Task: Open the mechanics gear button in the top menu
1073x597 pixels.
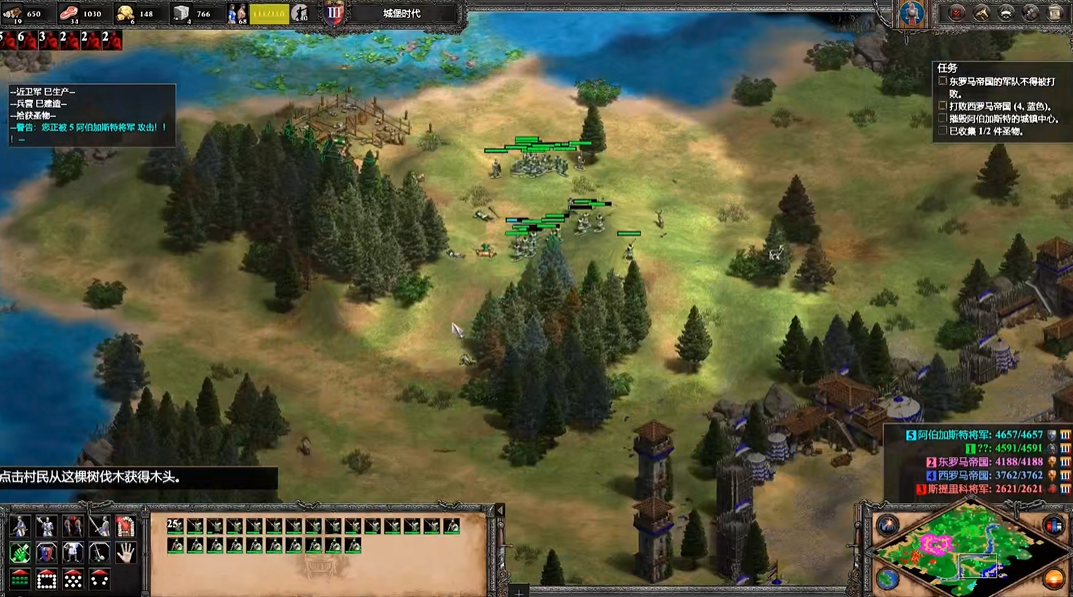Action: point(1032,13)
